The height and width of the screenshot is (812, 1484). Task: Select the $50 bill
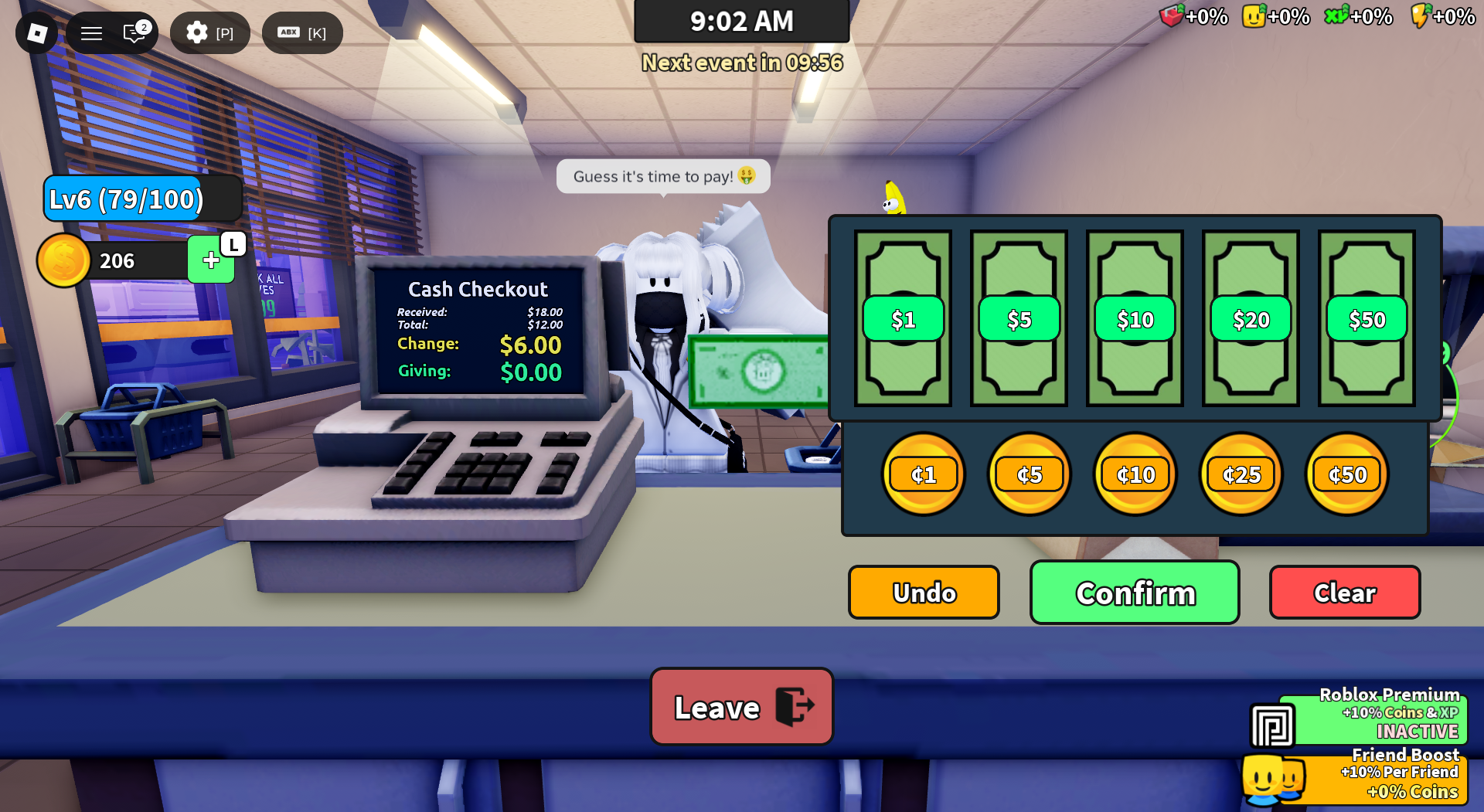click(x=1367, y=318)
